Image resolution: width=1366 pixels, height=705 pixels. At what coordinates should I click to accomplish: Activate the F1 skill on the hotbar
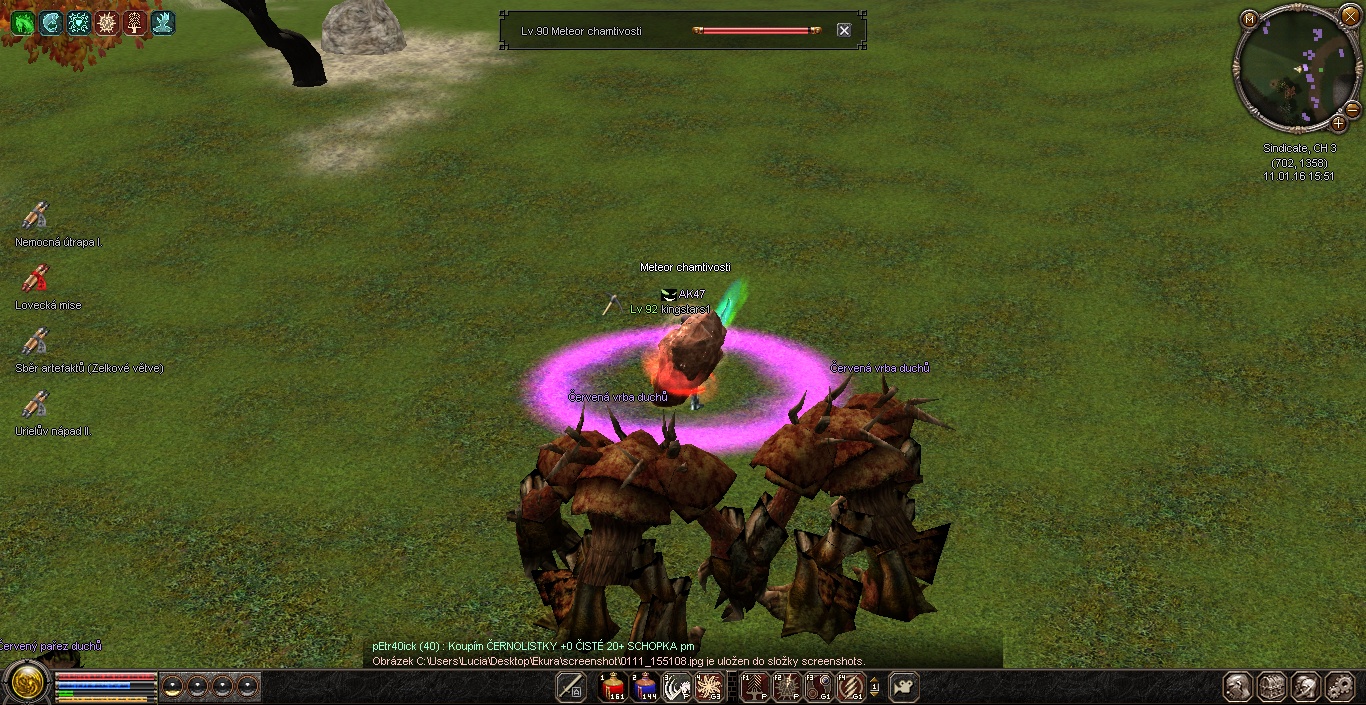[754, 687]
